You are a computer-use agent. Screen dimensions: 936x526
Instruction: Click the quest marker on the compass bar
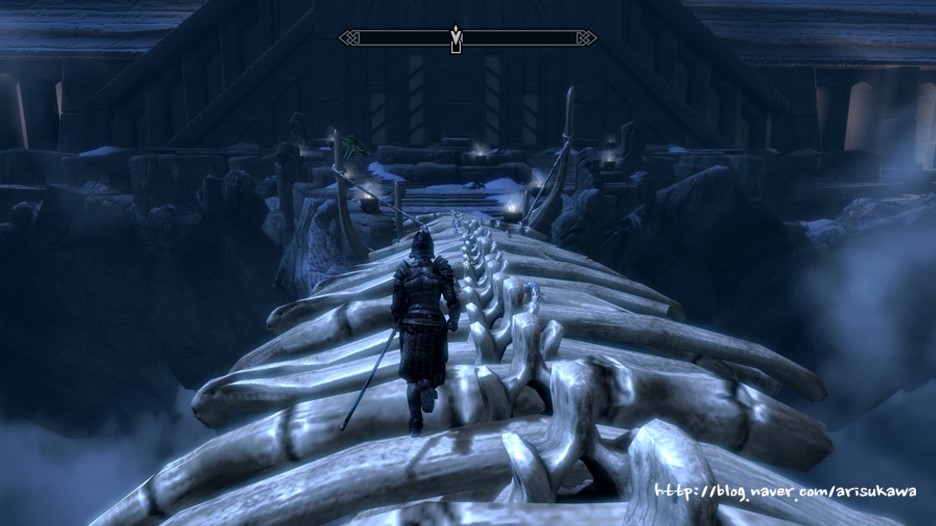click(x=457, y=38)
